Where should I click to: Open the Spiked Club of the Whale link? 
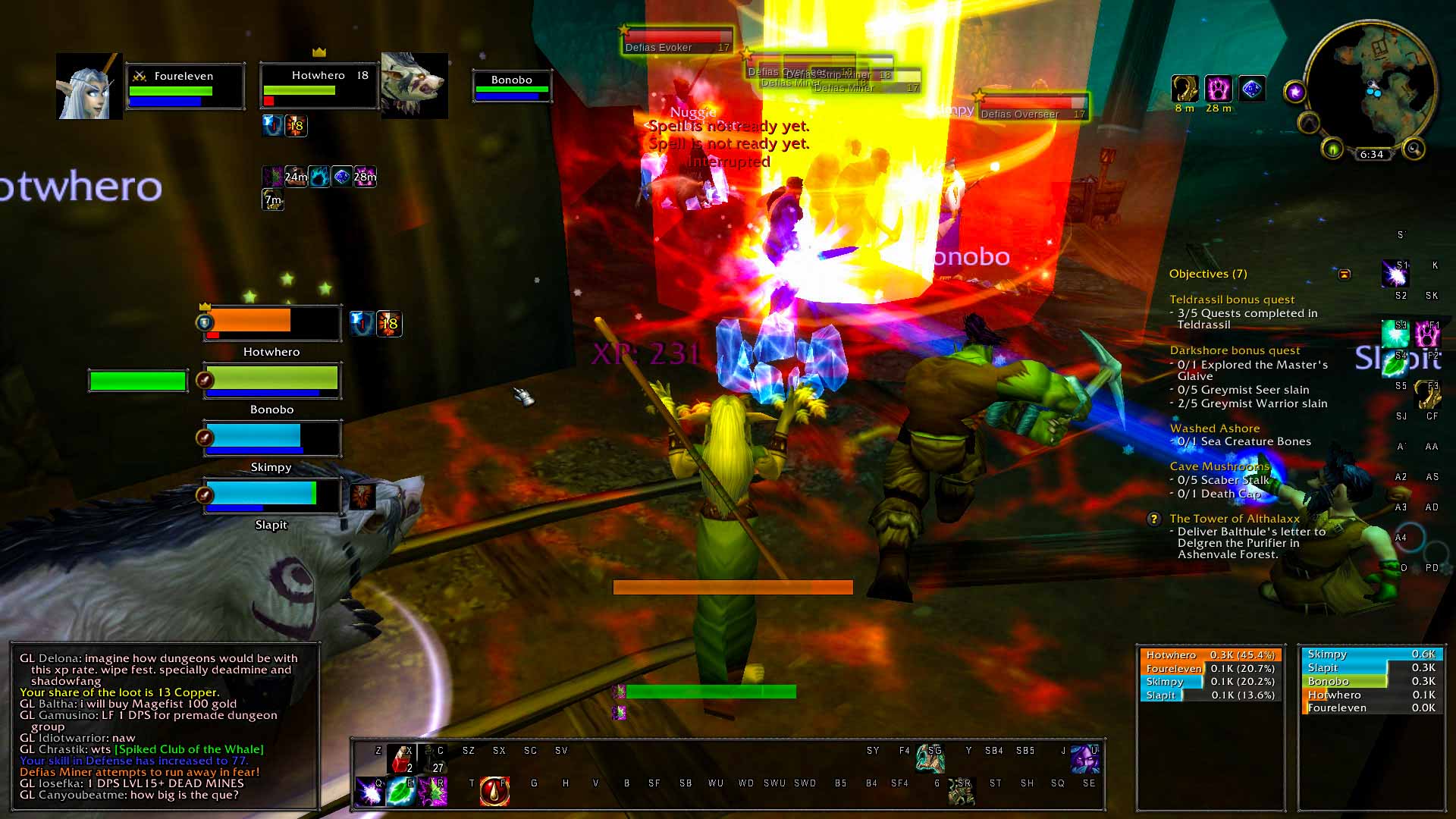click(x=189, y=749)
